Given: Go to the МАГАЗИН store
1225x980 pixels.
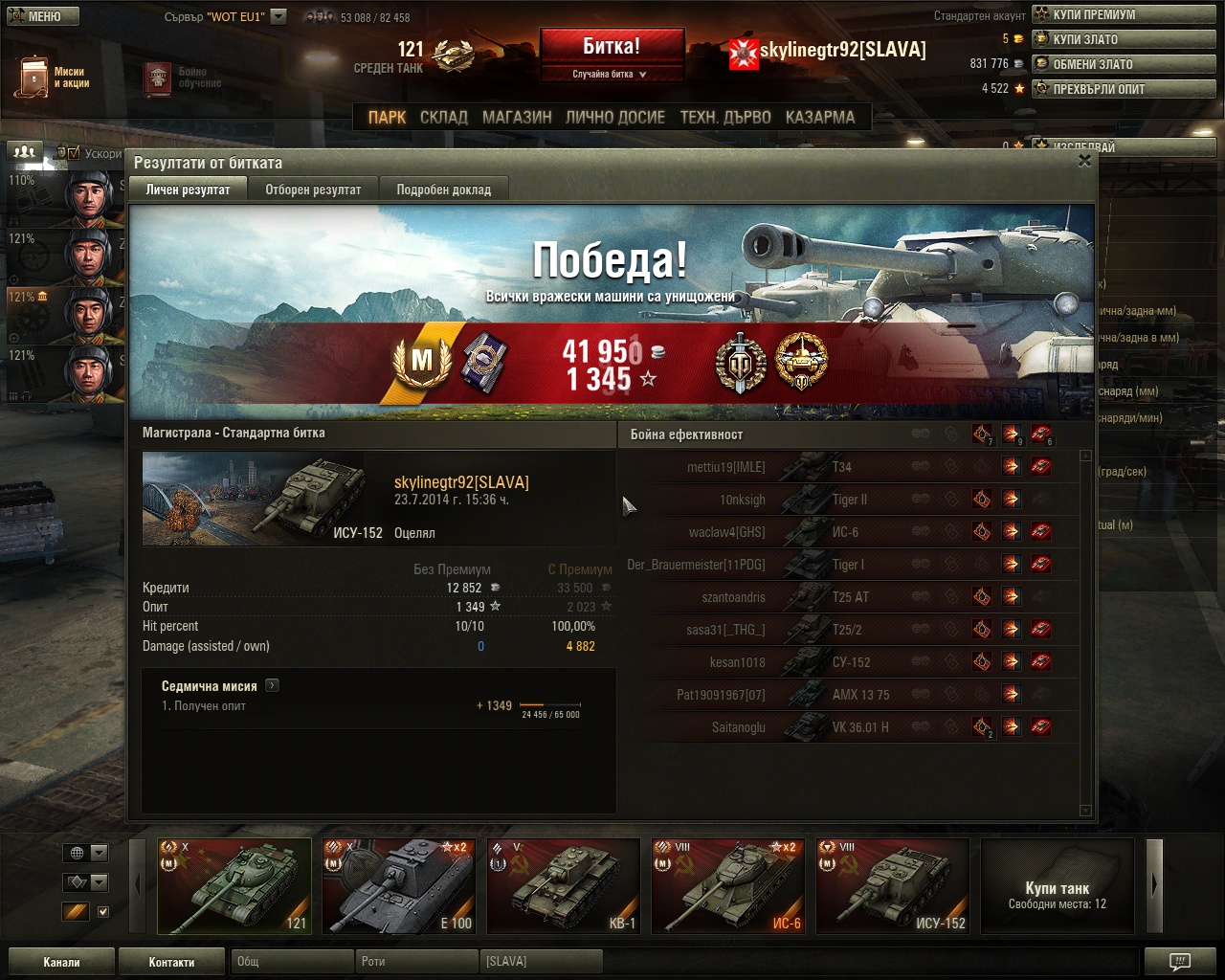Looking at the screenshot, I should (517, 117).
